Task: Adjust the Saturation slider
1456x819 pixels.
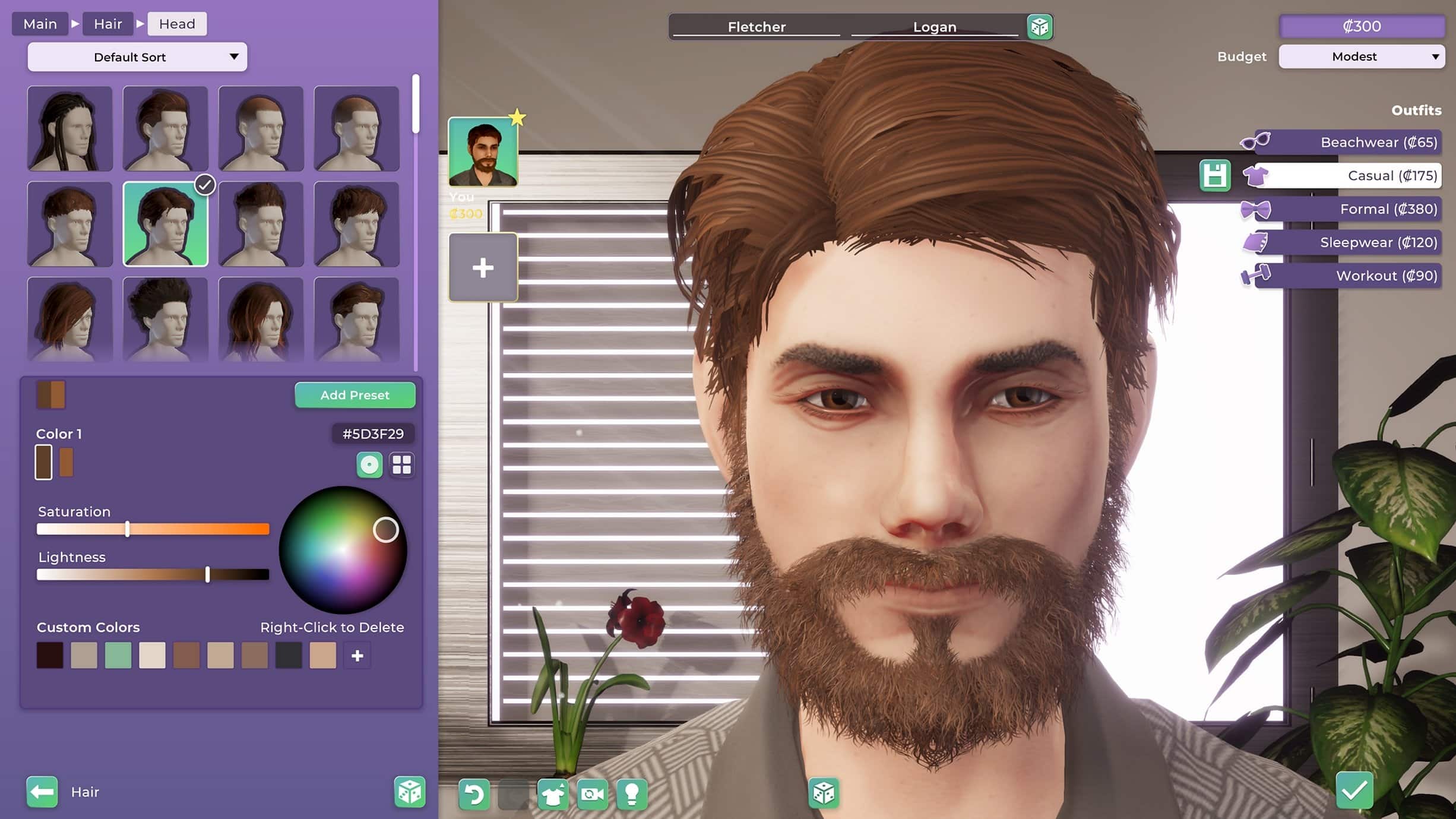Action: 128,529
